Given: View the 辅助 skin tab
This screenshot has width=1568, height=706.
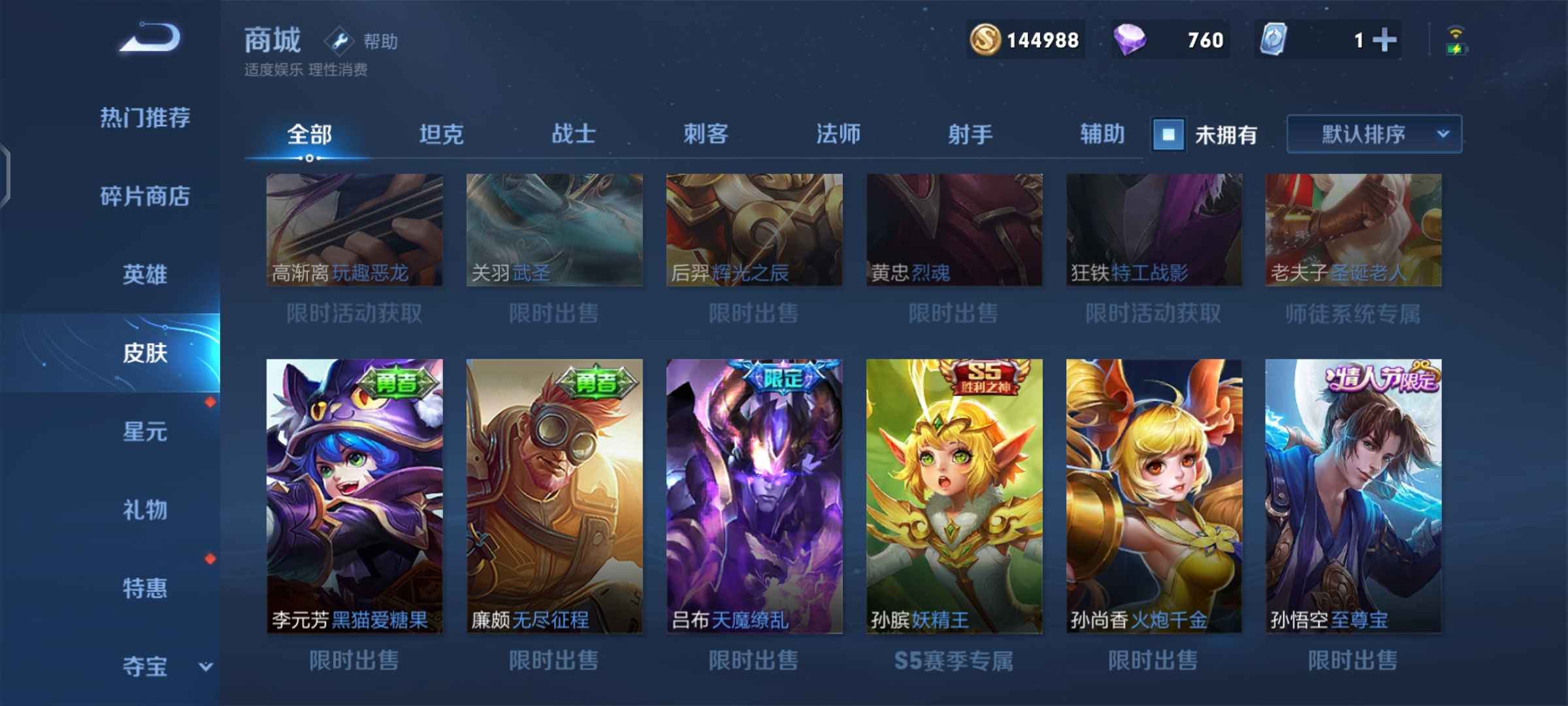Looking at the screenshot, I should click(x=1102, y=135).
